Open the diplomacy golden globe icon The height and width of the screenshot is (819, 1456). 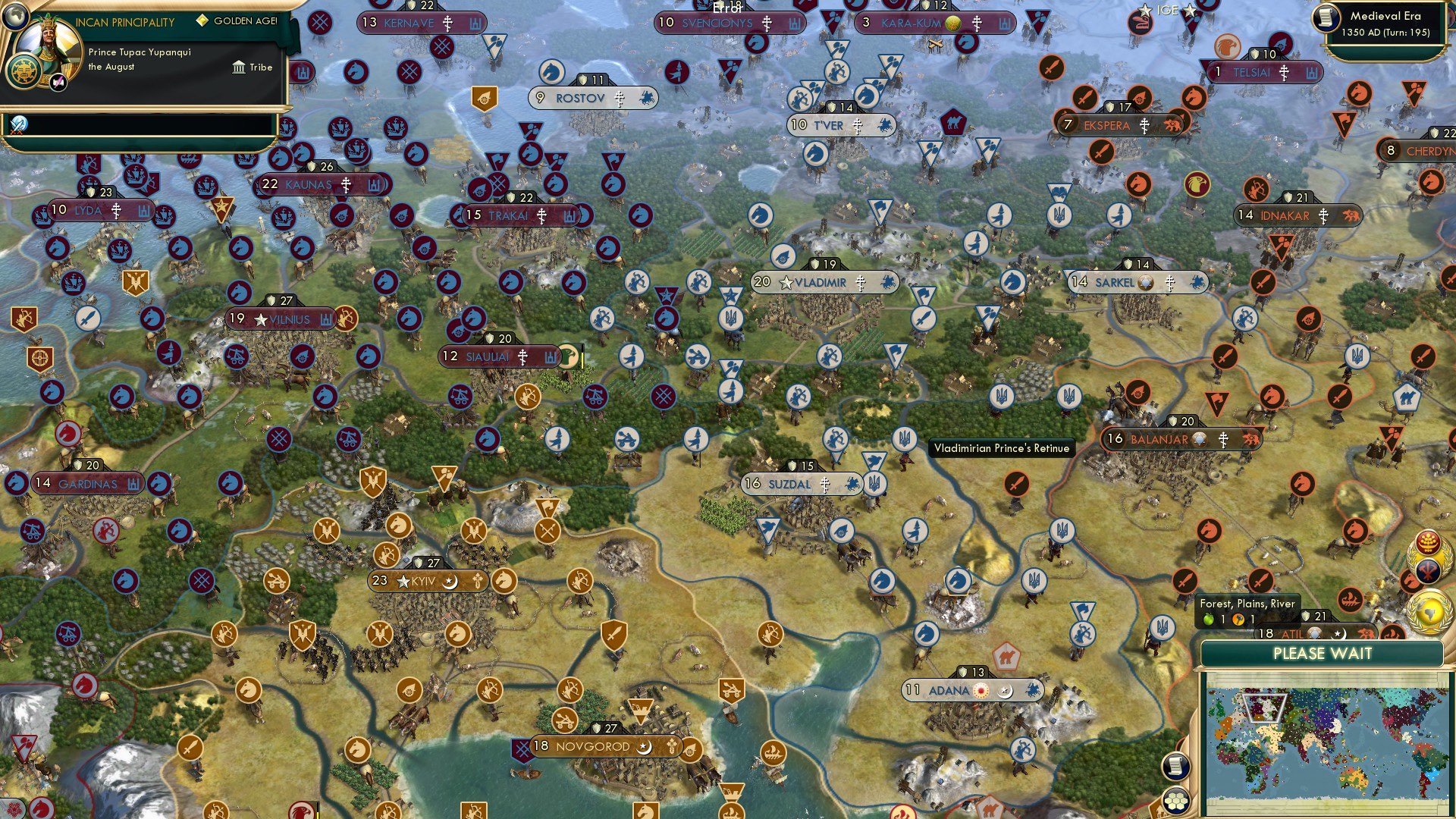pyautogui.click(x=1429, y=611)
